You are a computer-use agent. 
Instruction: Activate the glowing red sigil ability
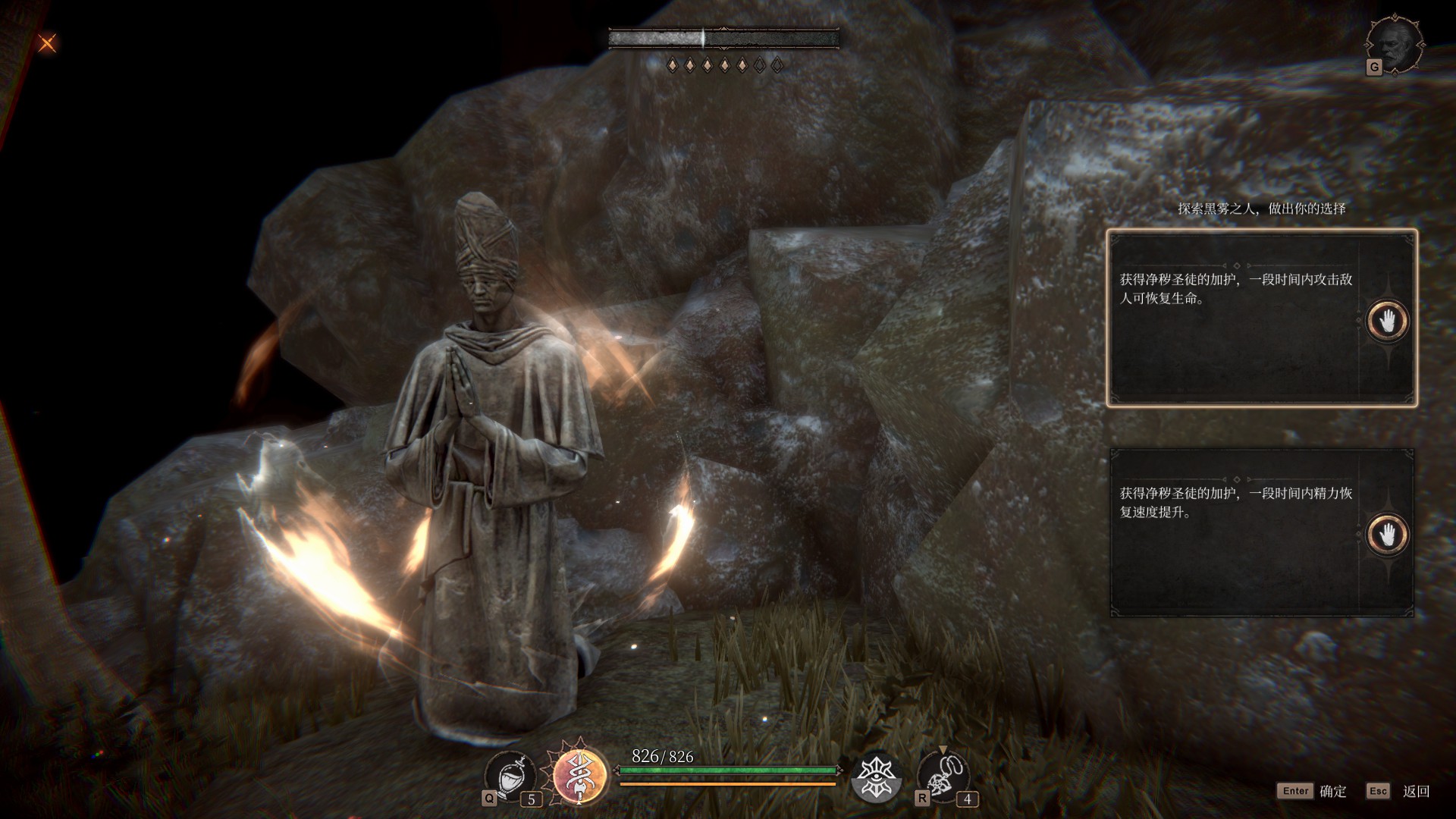580,775
